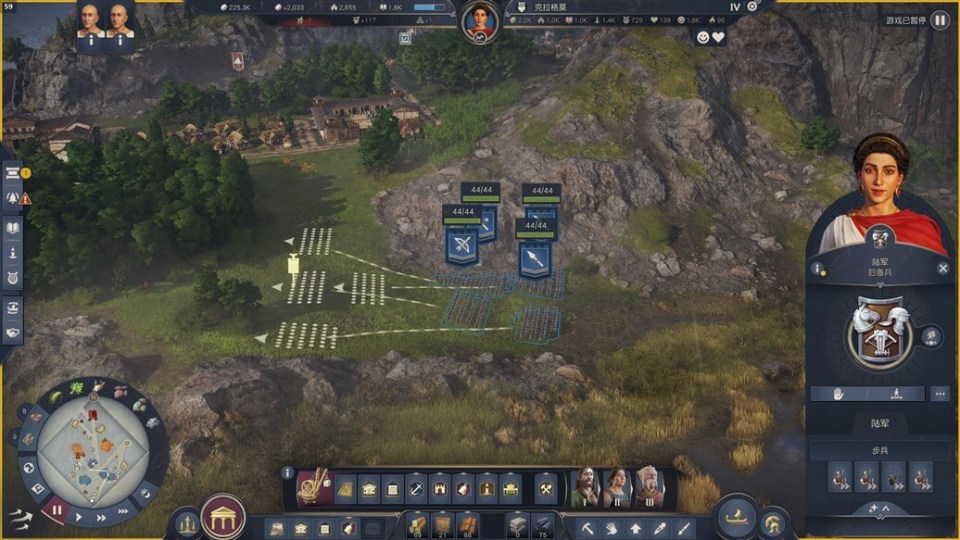
Task: Open the main temple building menu
Action: point(223,517)
